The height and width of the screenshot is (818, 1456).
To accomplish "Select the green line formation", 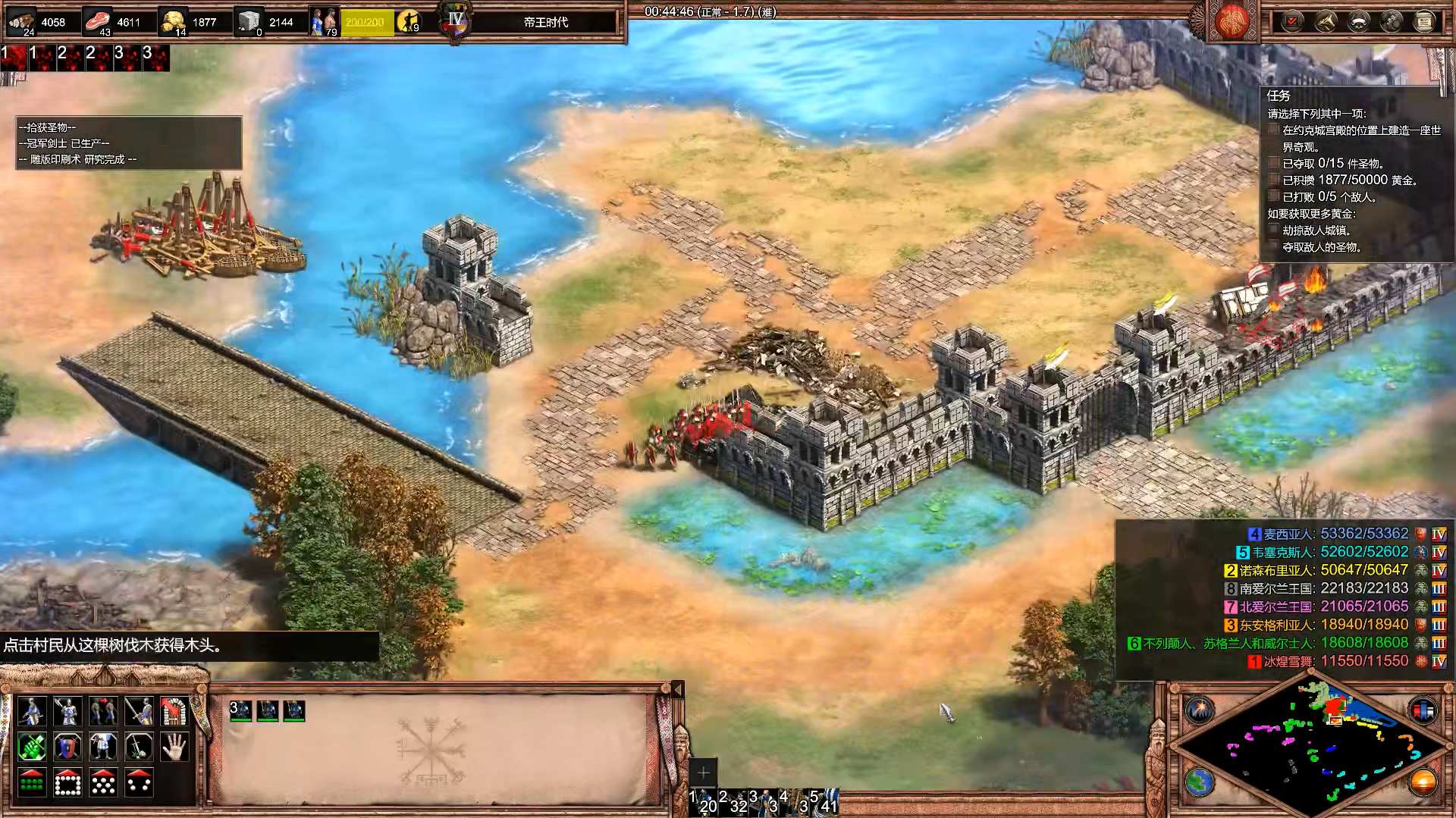I will [x=32, y=783].
